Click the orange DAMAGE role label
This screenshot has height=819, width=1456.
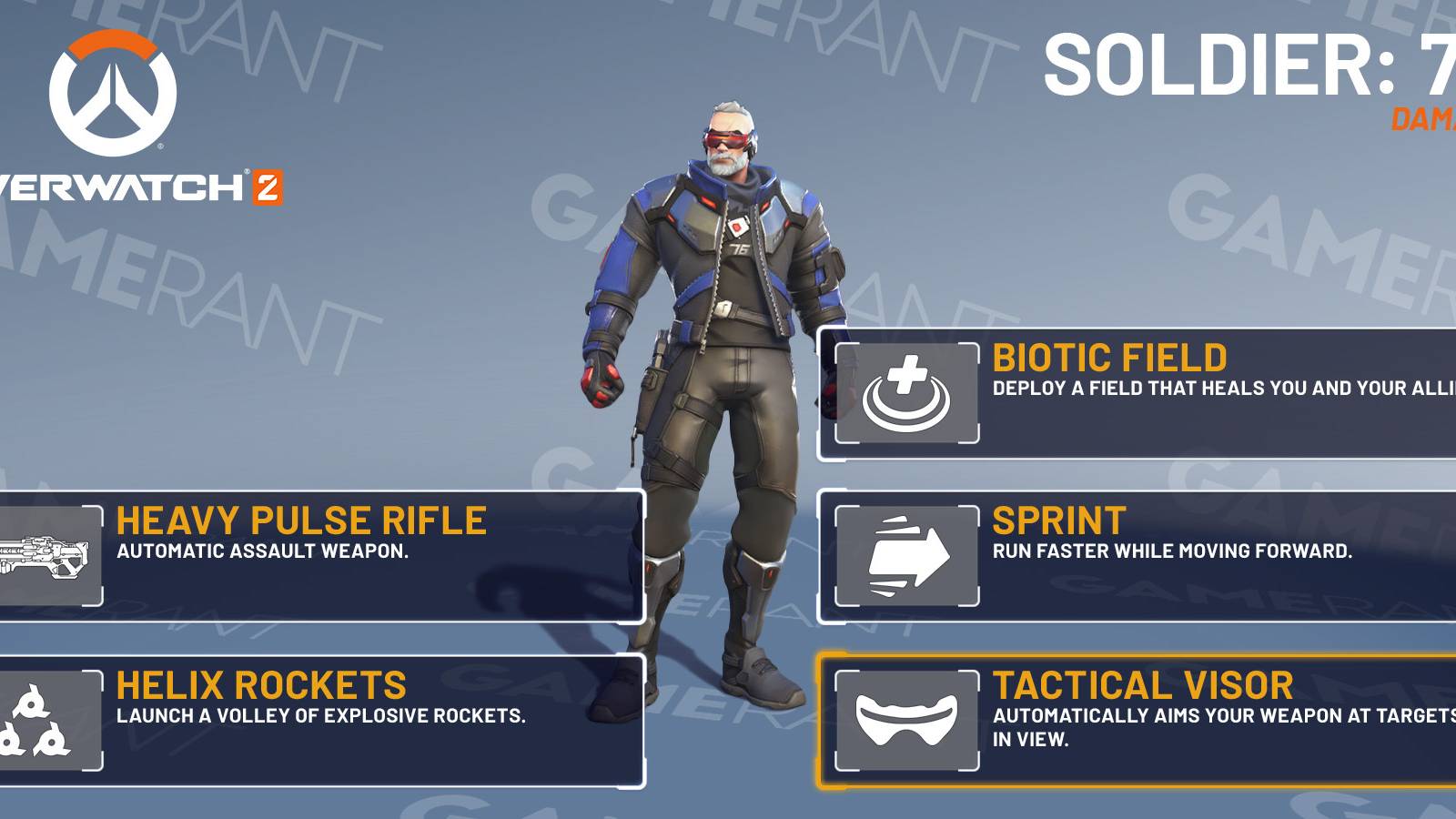click(x=1424, y=116)
